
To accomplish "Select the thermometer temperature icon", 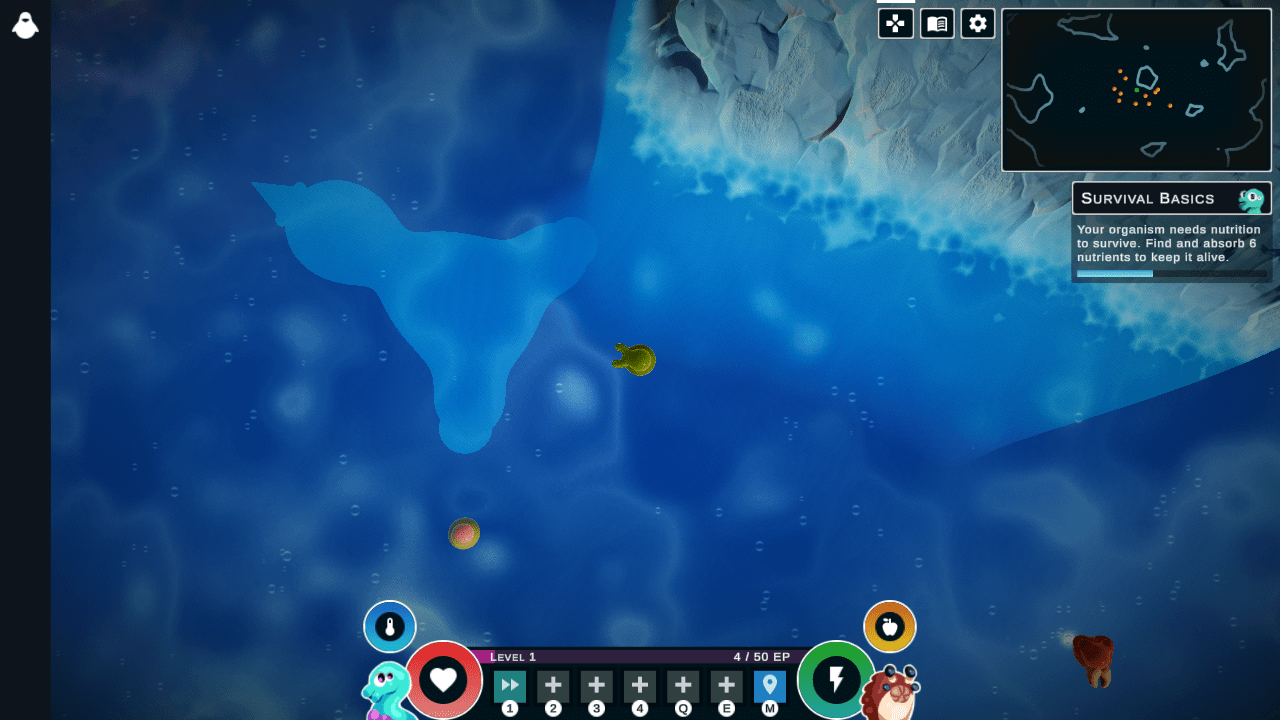I will point(390,627).
